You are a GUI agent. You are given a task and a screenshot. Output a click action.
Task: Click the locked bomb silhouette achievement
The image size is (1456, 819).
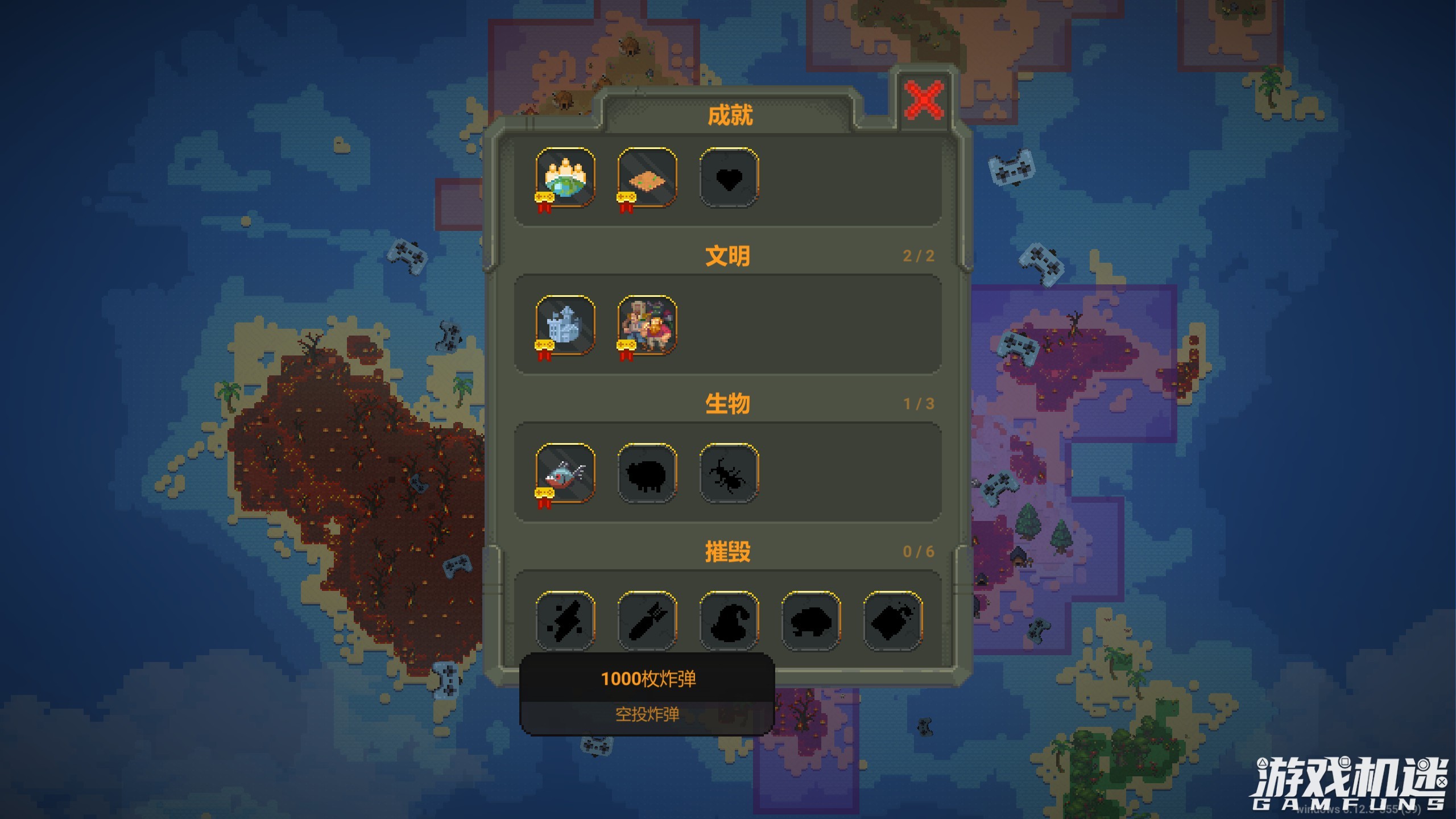(647, 620)
